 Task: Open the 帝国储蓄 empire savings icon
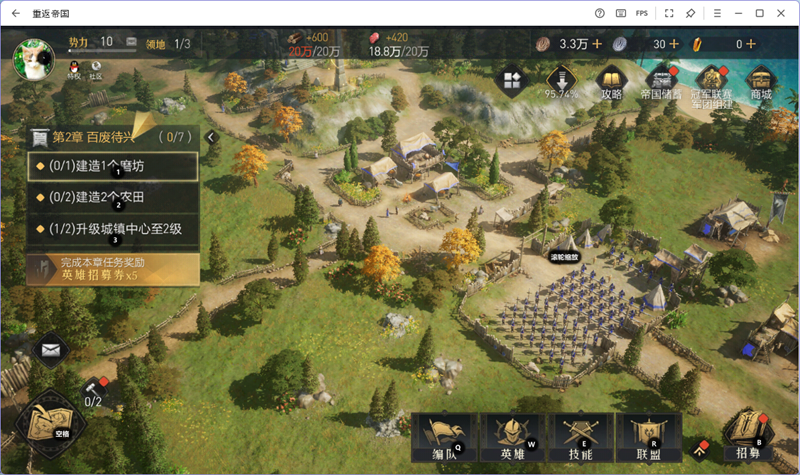661,82
